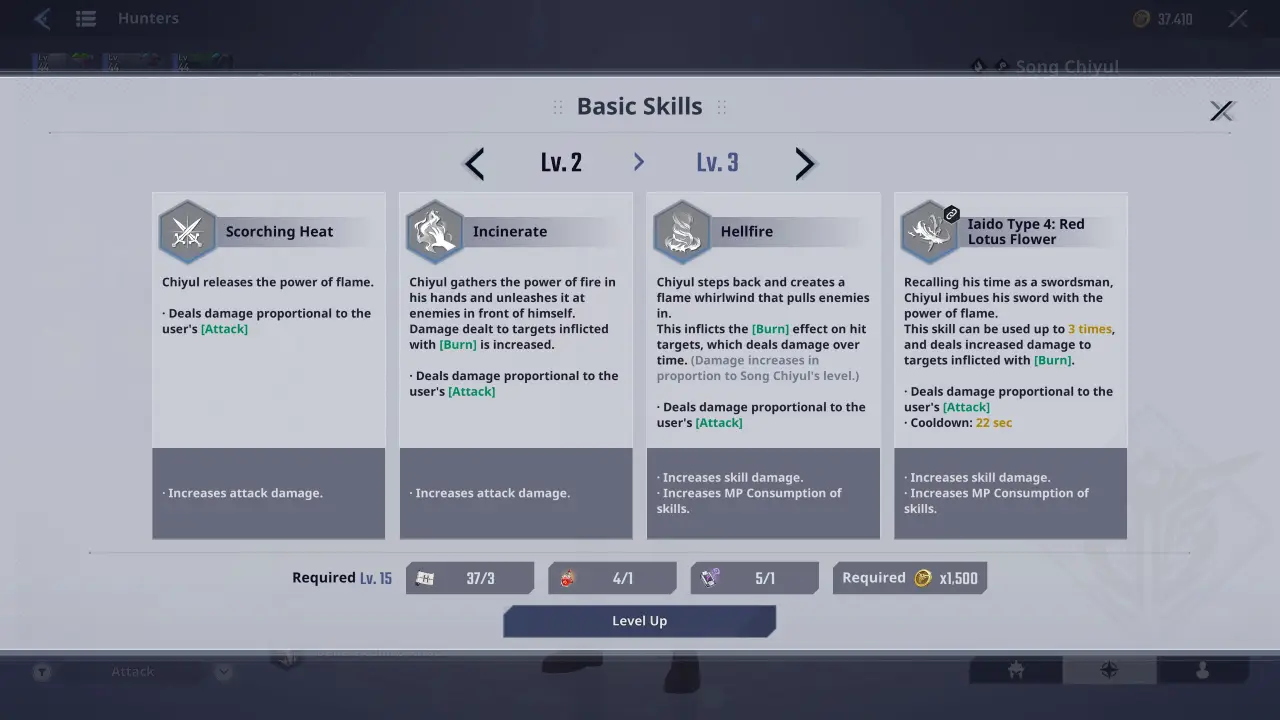Collapse back using the left arrow chevron
The height and width of the screenshot is (720, 1280).
coord(473,163)
